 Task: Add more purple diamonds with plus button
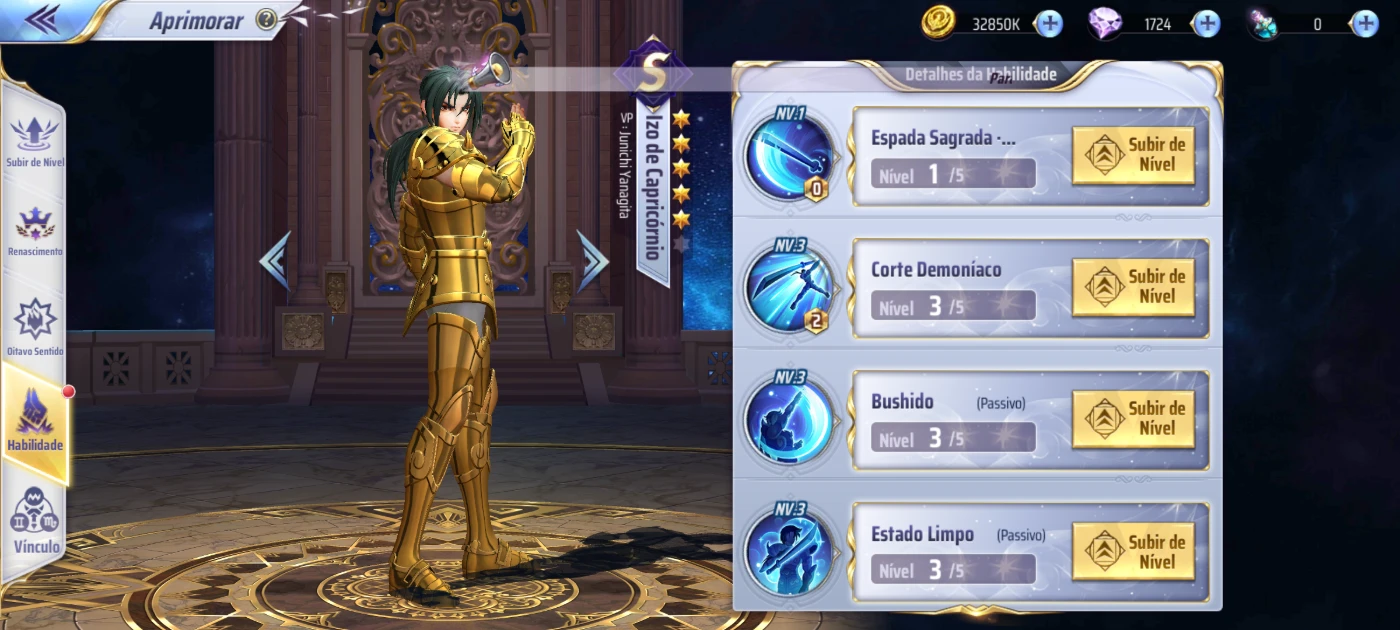1207,23
